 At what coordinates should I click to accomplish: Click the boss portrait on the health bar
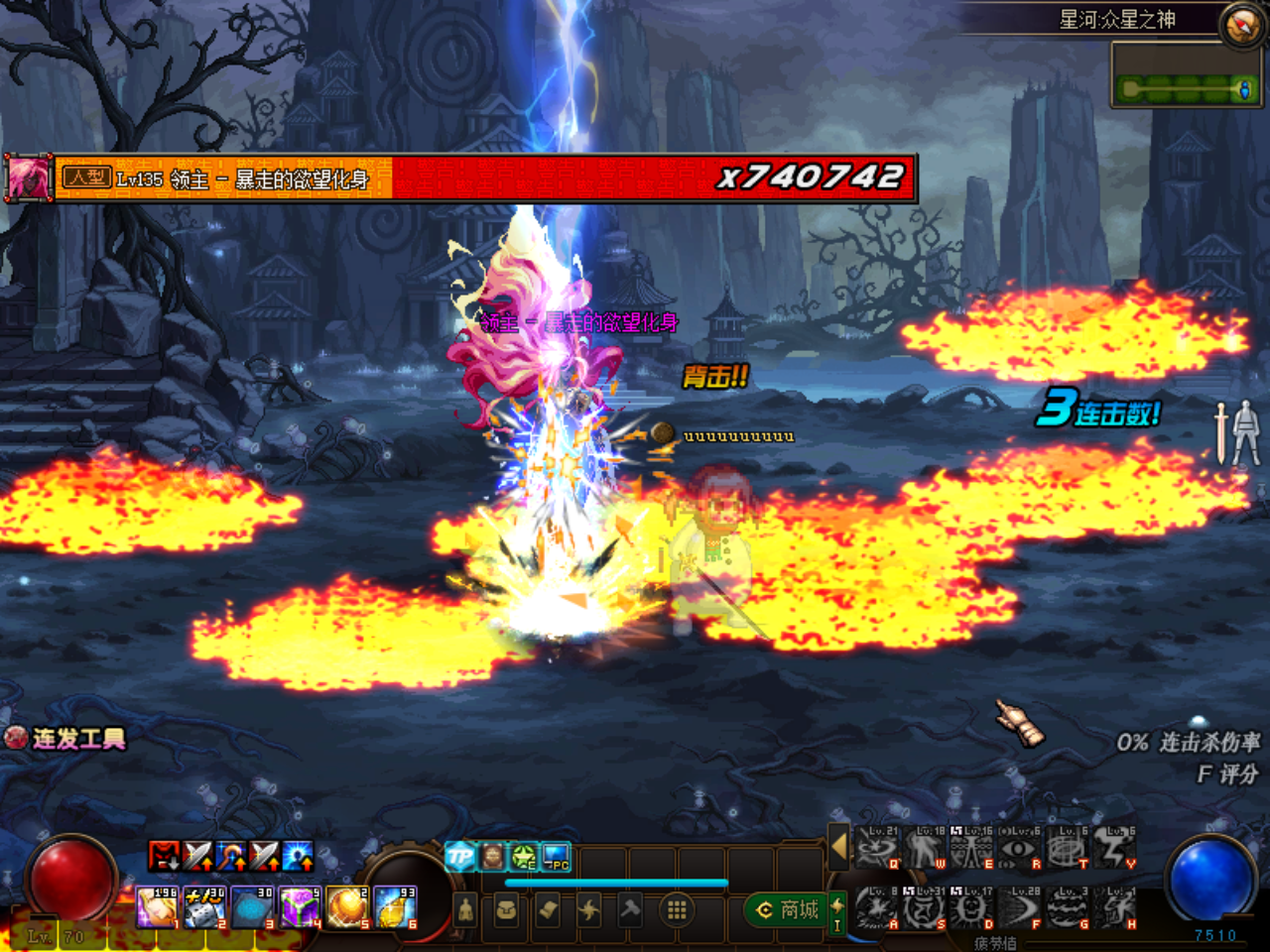pos(28,178)
